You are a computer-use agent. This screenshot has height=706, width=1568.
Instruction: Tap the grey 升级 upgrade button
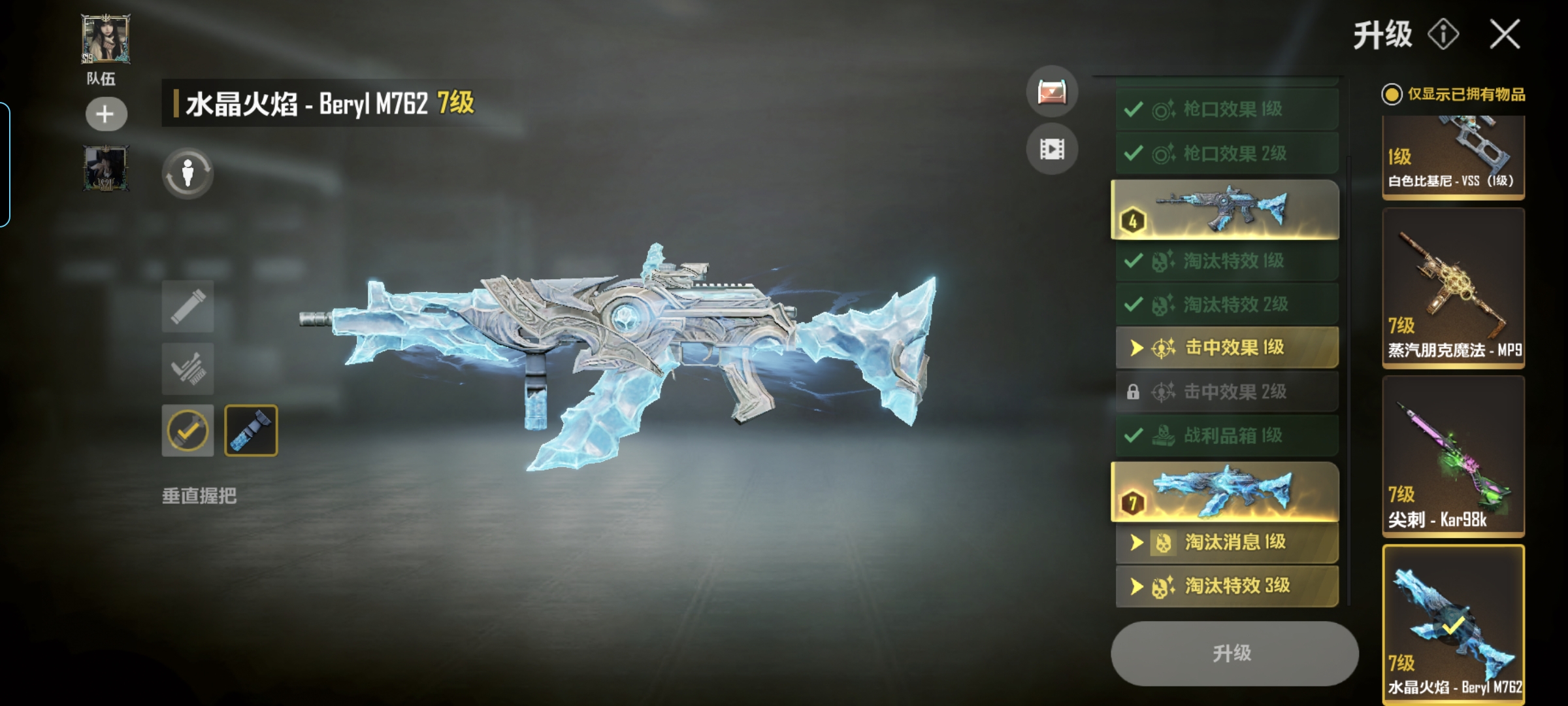point(1233,653)
